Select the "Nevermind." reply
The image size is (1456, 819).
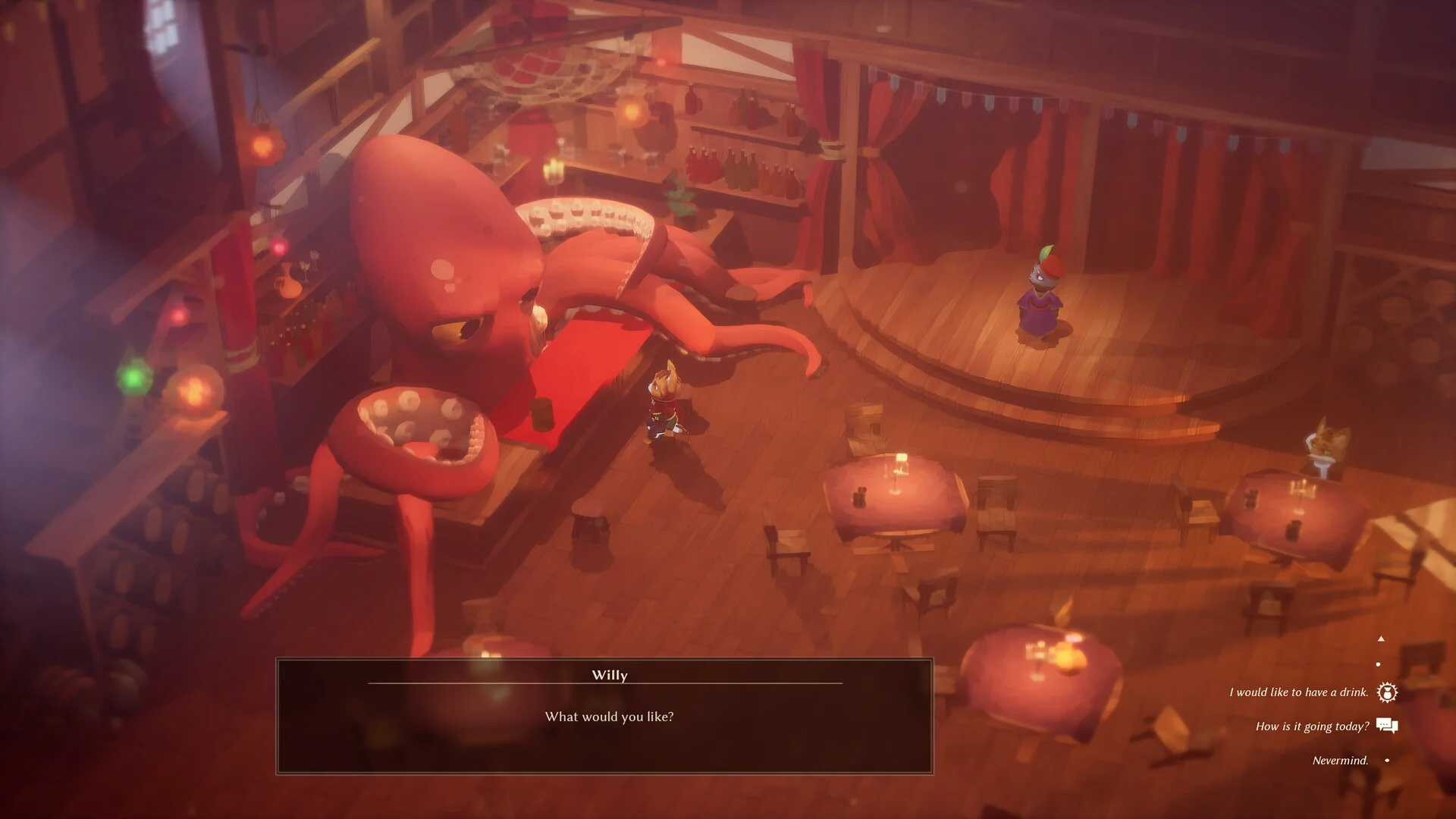(x=1340, y=761)
